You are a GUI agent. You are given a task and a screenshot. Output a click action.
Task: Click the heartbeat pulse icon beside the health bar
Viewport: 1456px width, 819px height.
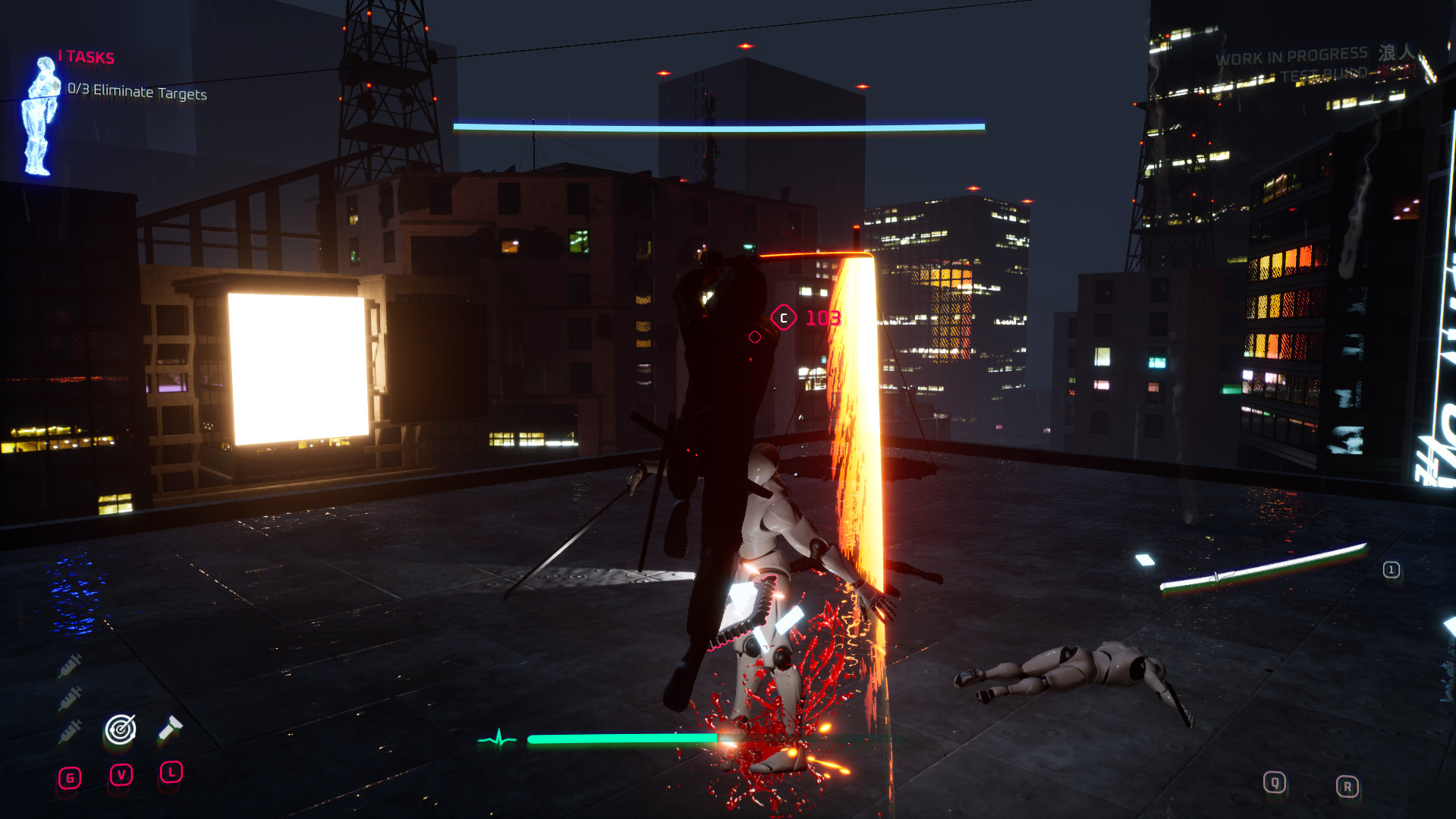pos(498,737)
